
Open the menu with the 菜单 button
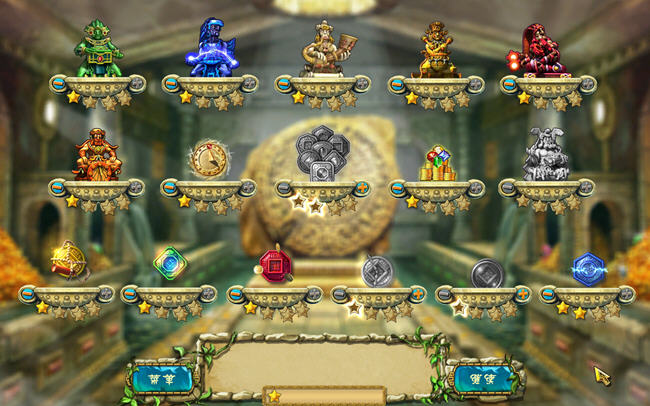pyautogui.click(x=161, y=378)
